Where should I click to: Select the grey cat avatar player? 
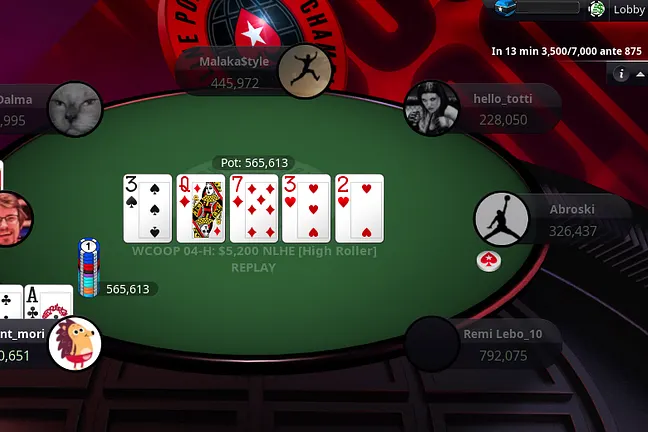click(x=76, y=109)
